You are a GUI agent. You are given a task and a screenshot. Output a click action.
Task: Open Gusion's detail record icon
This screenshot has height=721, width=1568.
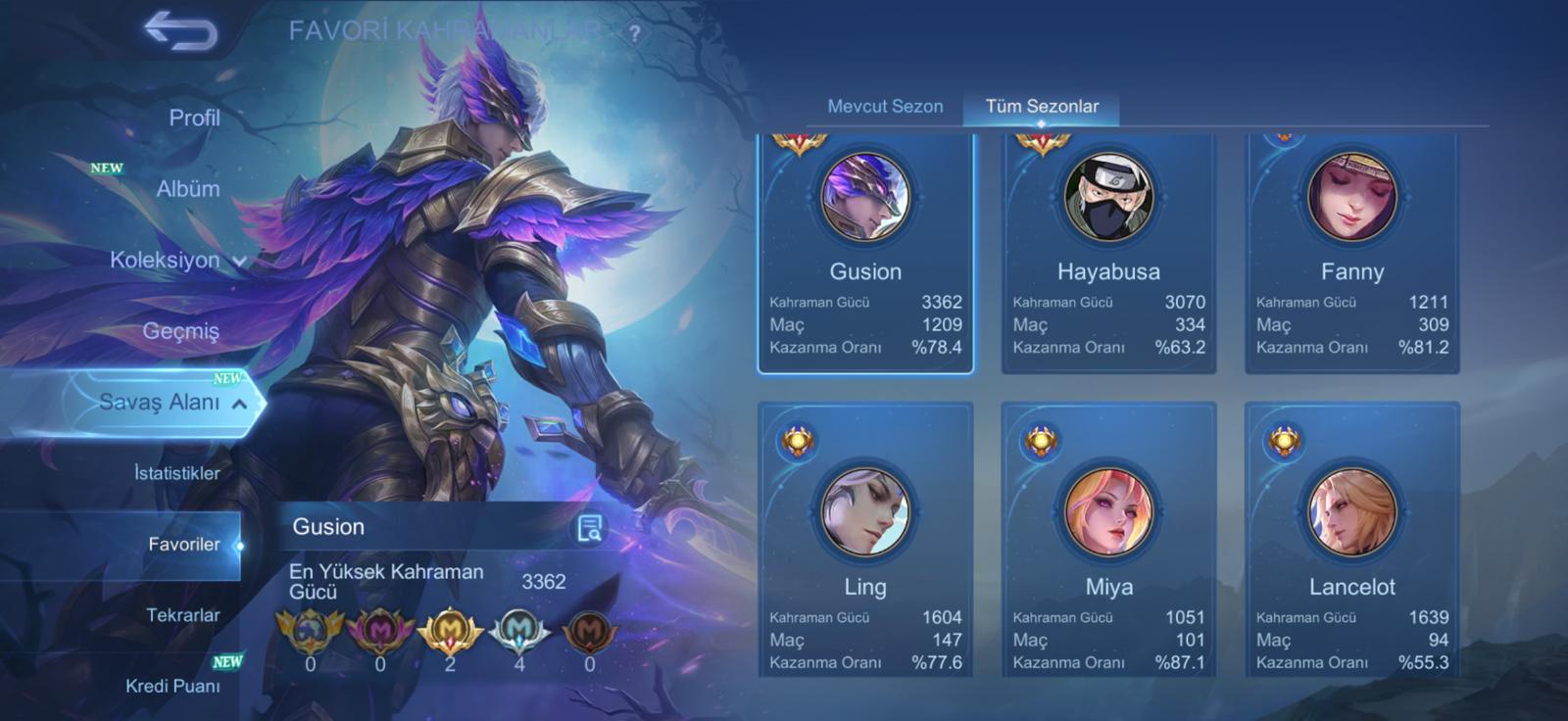(x=589, y=528)
